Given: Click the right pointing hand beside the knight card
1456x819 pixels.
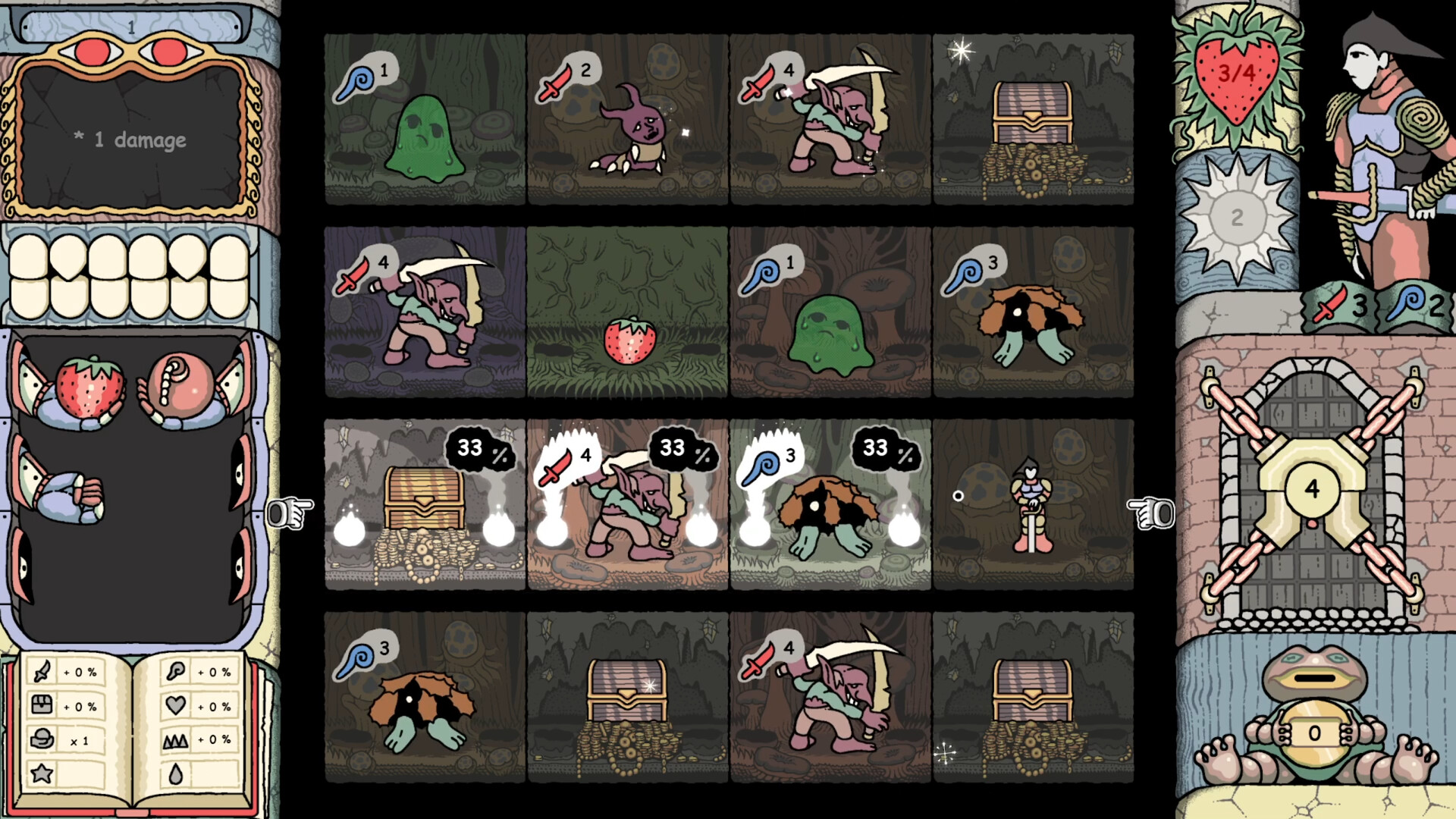Looking at the screenshot, I should pos(1150,511).
